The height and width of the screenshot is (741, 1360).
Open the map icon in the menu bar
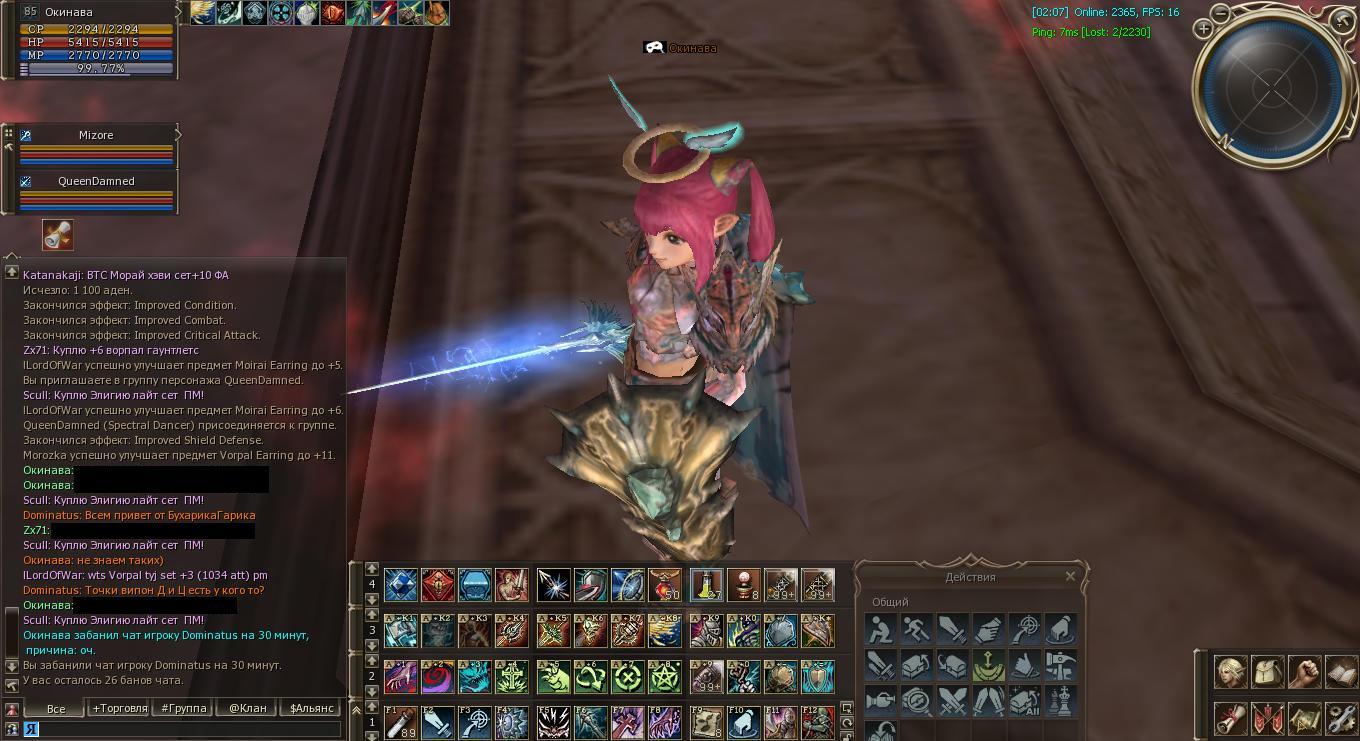1304,718
